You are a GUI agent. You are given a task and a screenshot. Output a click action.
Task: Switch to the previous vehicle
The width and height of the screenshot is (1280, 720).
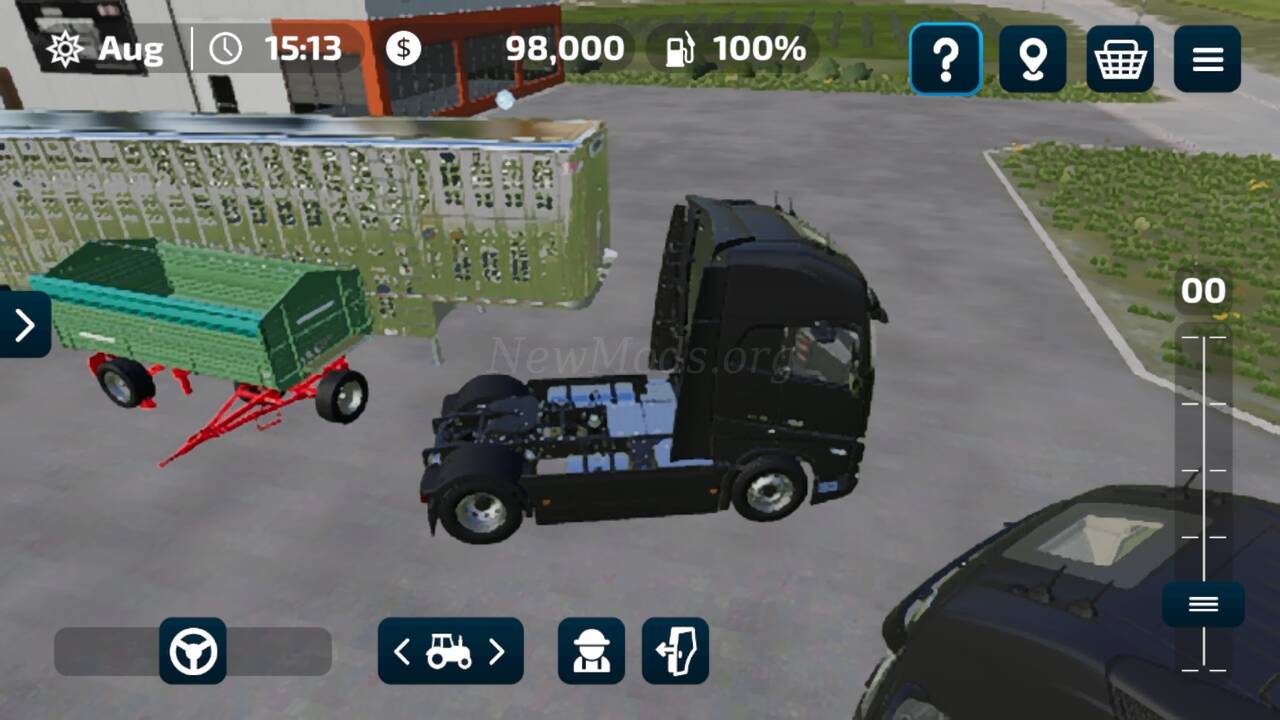pyautogui.click(x=402, y=652)
